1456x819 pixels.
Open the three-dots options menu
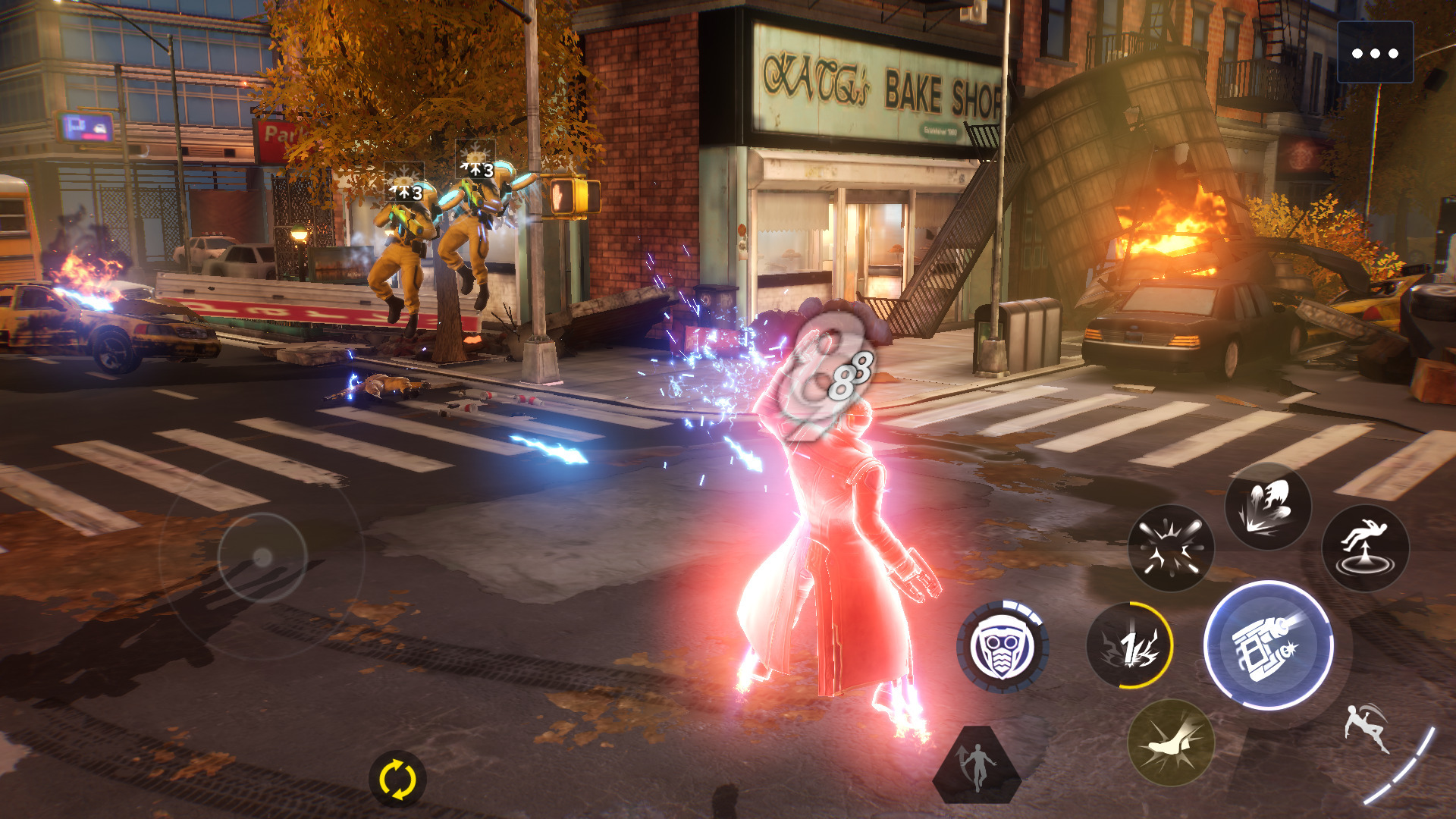tap(1374, 53)
